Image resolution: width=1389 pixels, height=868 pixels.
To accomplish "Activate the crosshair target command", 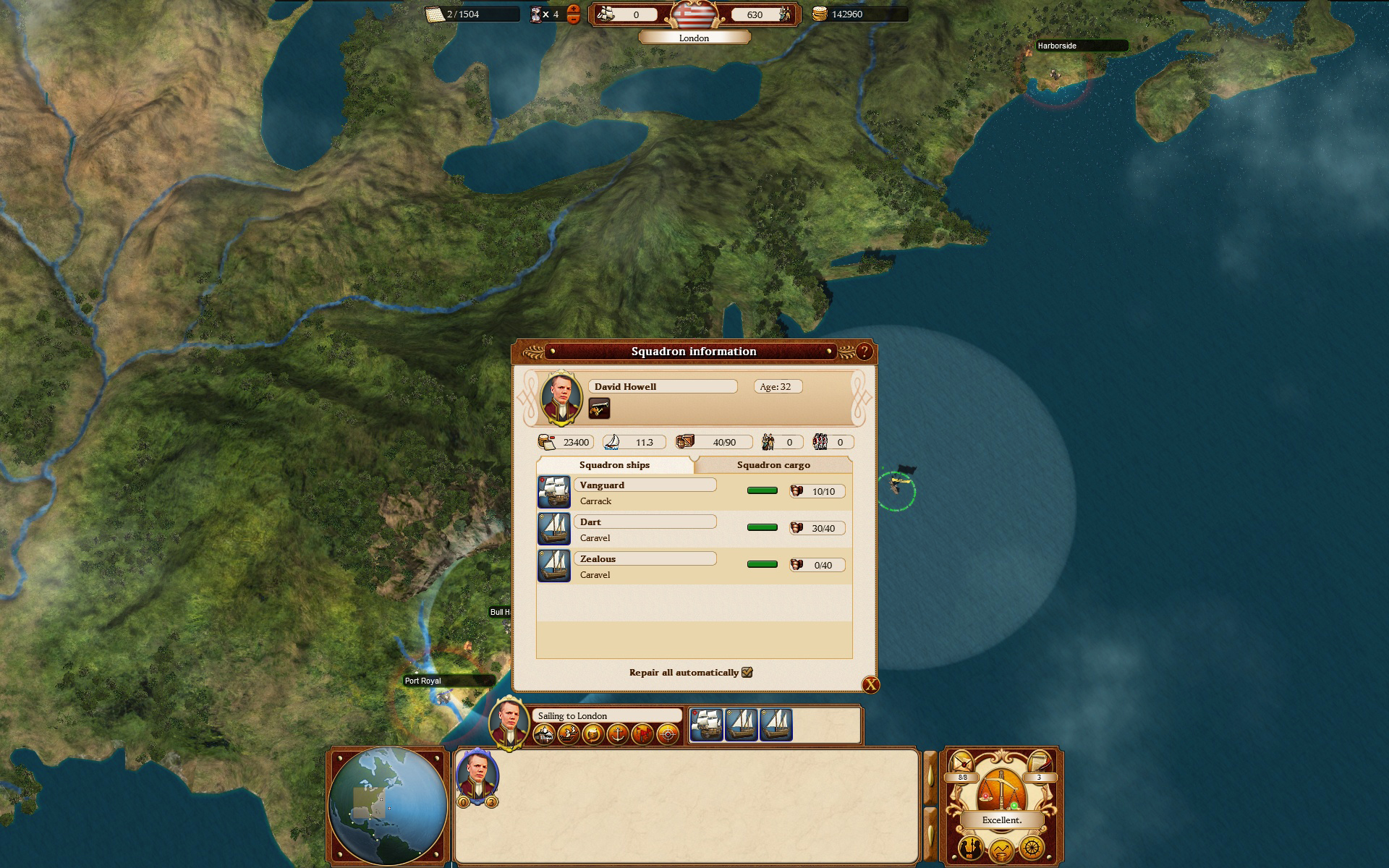I will [x=668, y=735].
